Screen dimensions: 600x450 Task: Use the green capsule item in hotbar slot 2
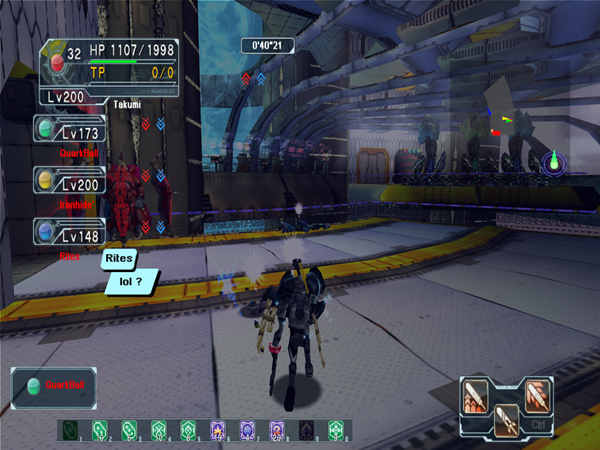[100, 430]
